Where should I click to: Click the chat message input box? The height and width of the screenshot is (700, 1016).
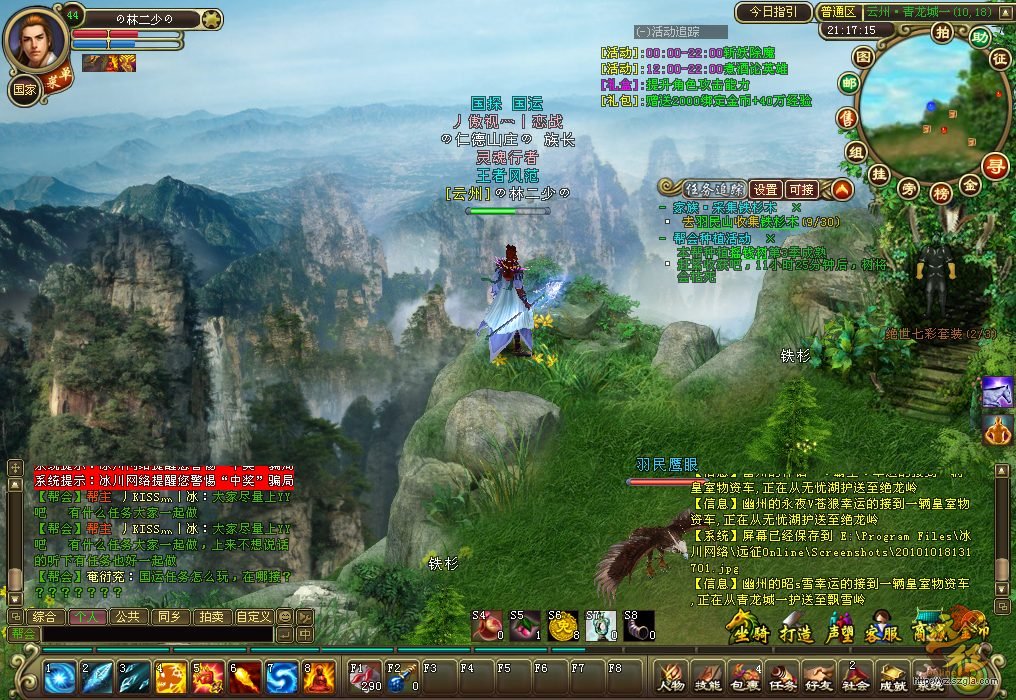click(156, 634)
